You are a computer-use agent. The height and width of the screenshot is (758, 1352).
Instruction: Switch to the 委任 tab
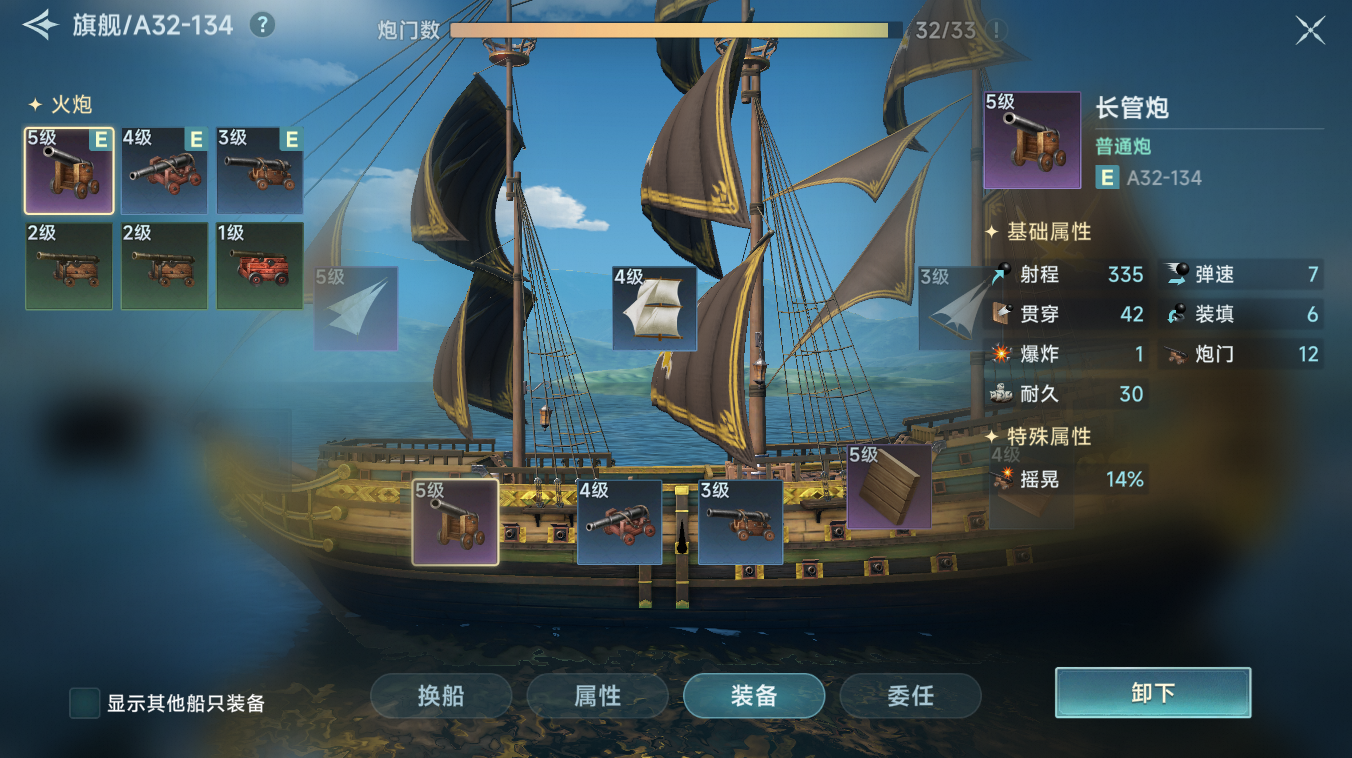click(910, 696)
